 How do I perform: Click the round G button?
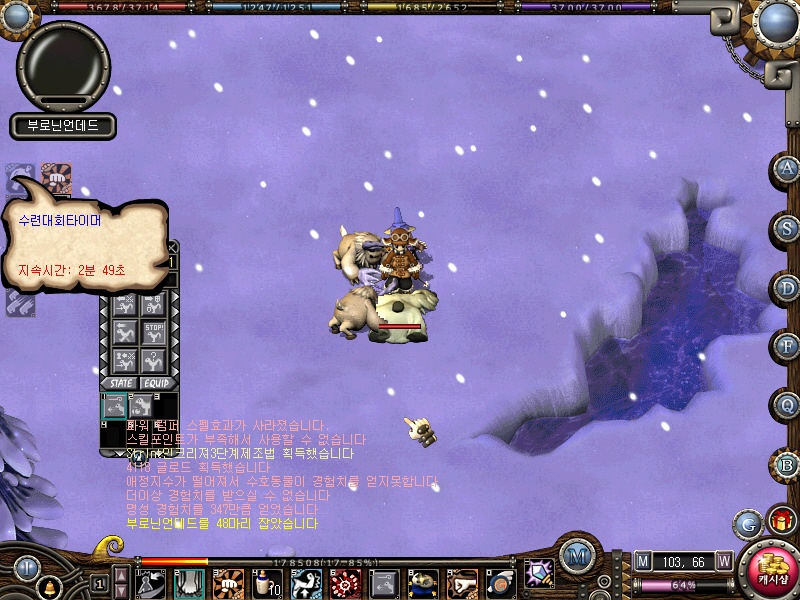pyautogui.click(x=747, y=523)
